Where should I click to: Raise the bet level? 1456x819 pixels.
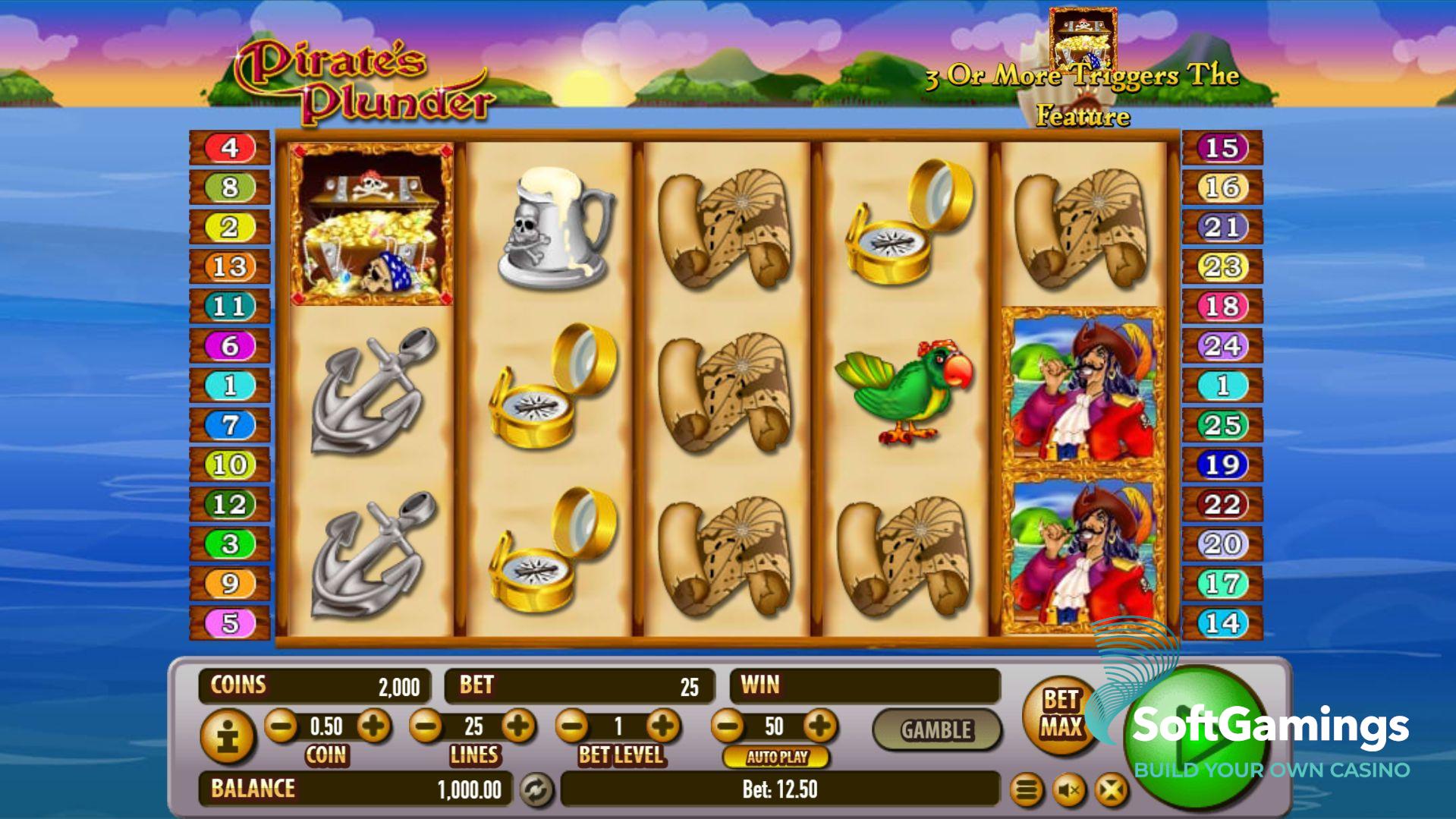664,726
